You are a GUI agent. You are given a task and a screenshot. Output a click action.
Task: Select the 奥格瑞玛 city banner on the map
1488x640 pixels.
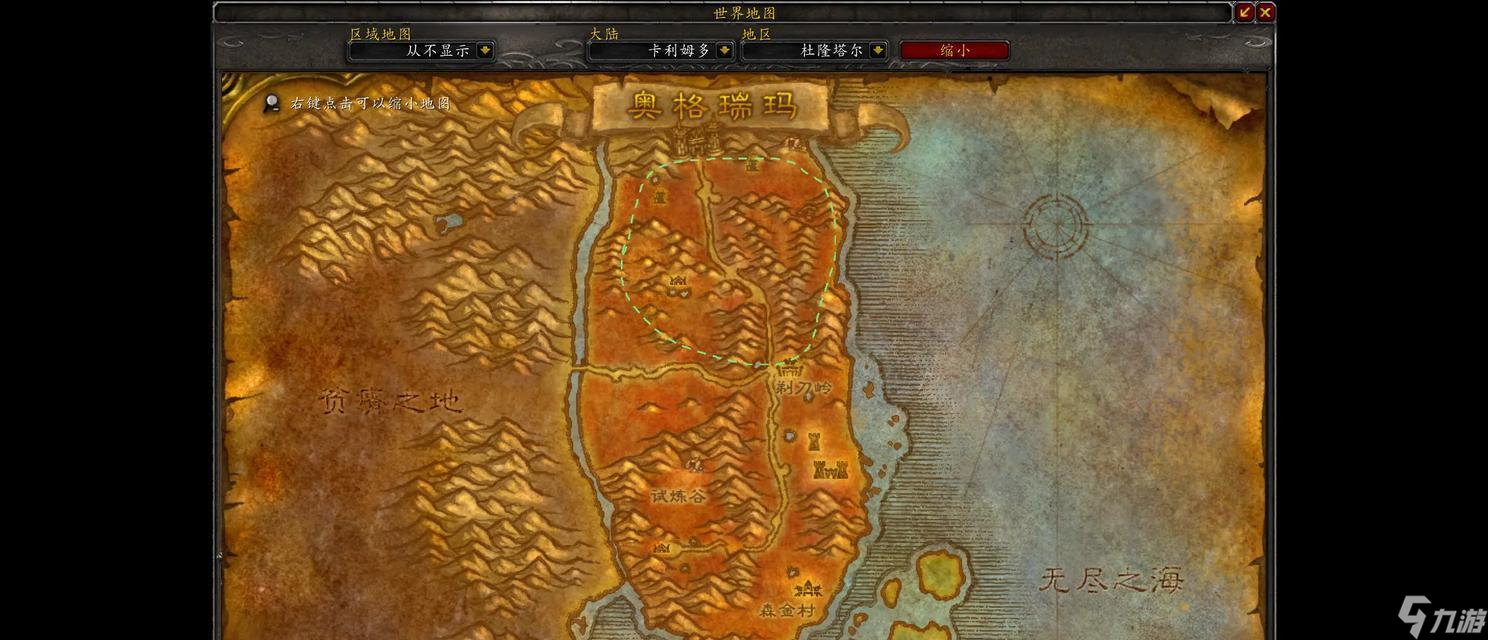(x=710, y=105)
